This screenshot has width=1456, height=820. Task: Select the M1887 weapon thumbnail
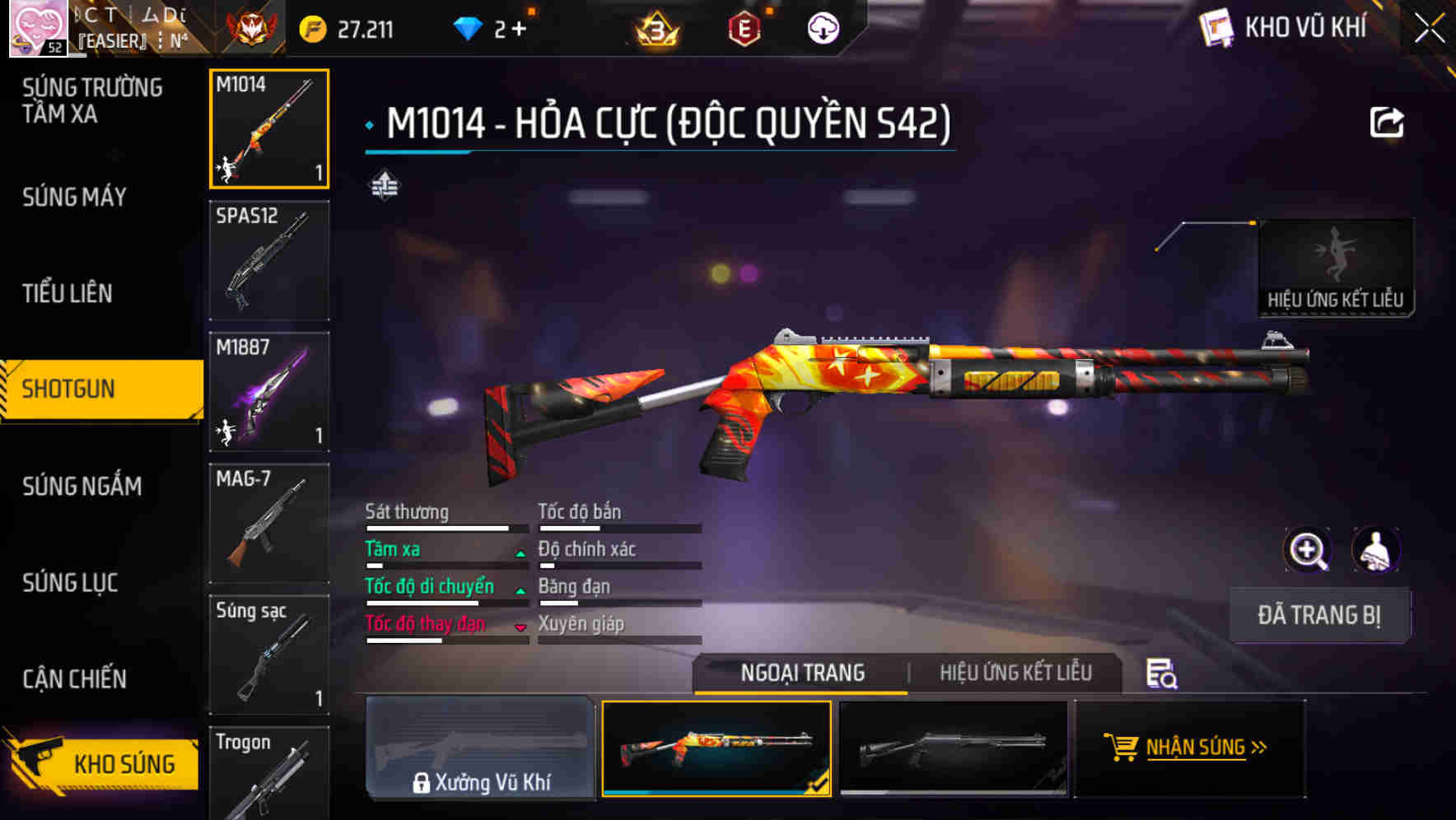click(269, 391)
